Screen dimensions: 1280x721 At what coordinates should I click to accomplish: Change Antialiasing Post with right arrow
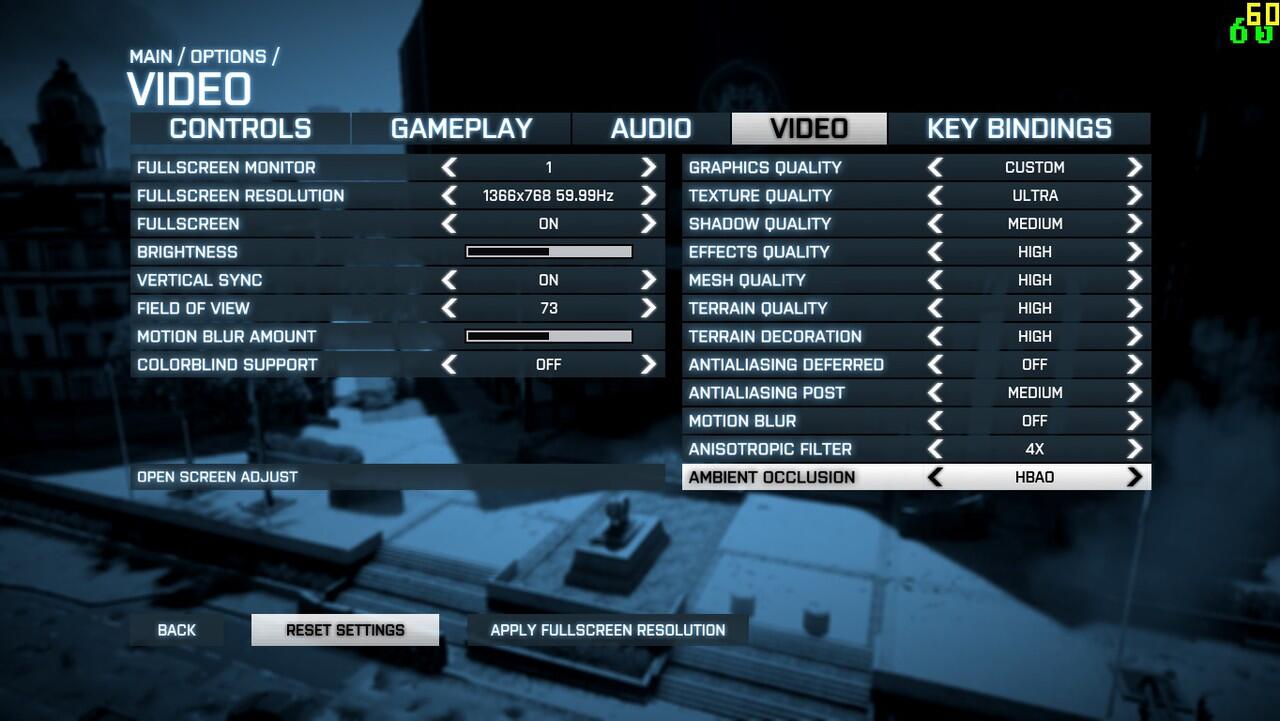point(1134,393)
